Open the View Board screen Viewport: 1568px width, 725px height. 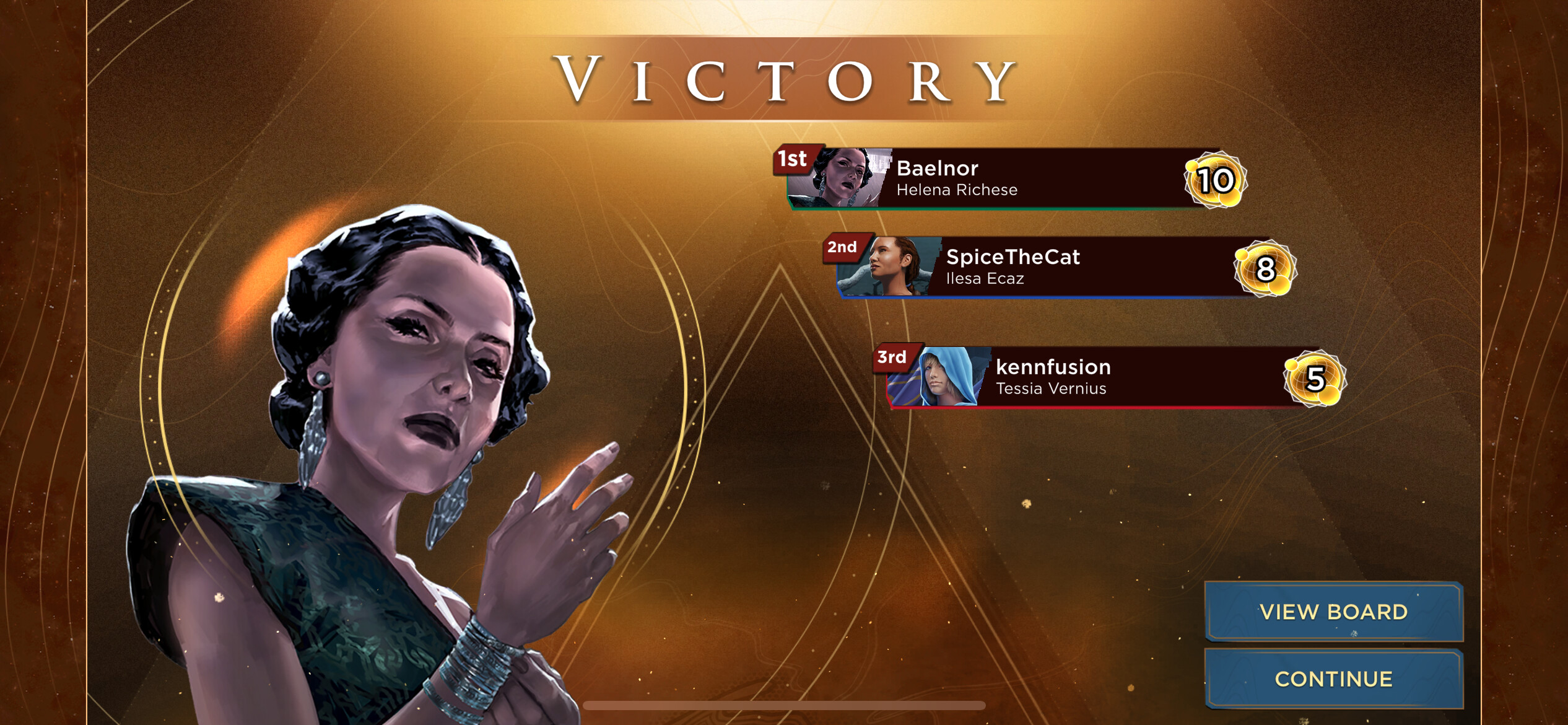click(1333, 612)
